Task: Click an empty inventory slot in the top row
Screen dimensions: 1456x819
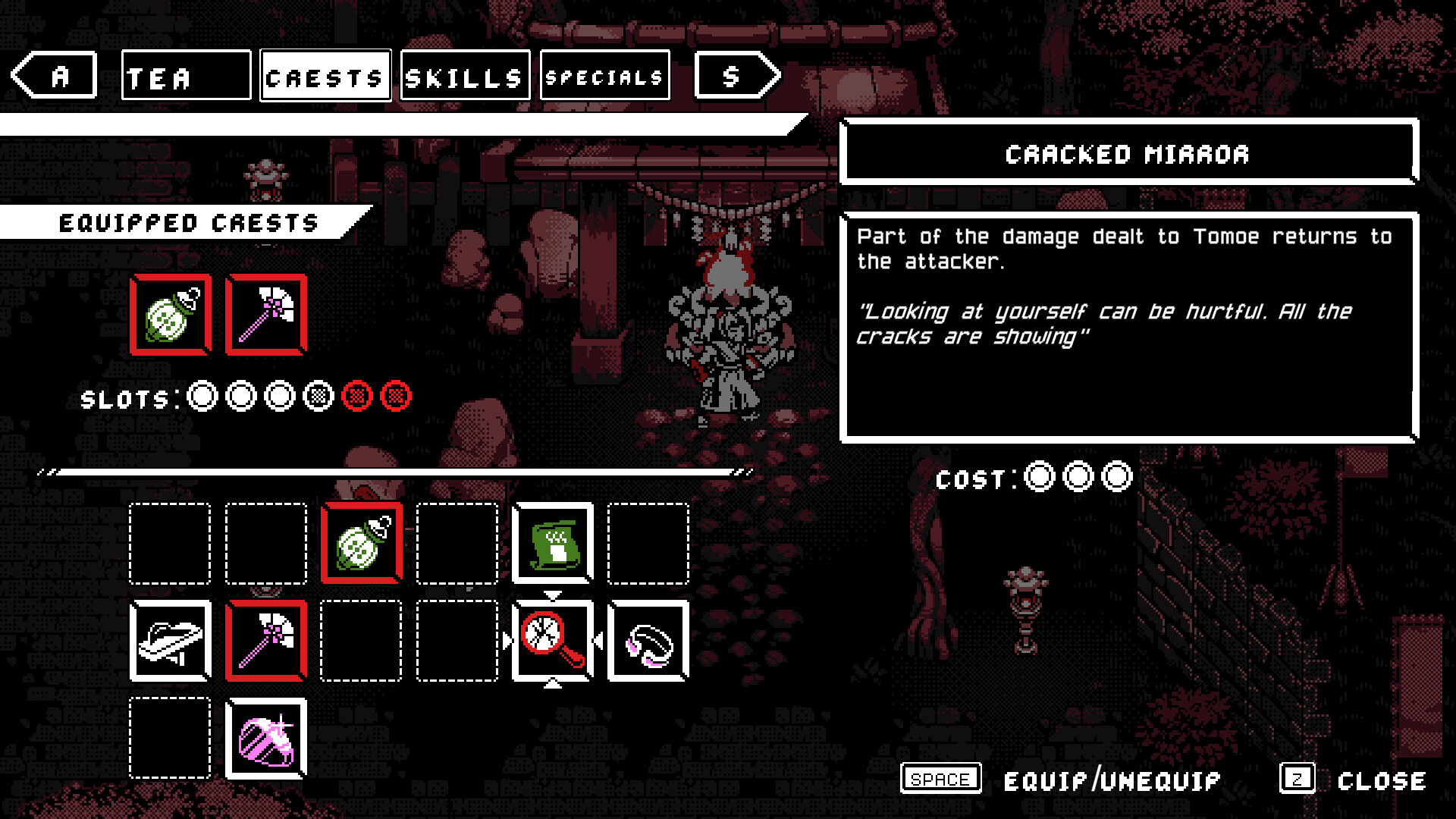Action: [x=169, y=544]
